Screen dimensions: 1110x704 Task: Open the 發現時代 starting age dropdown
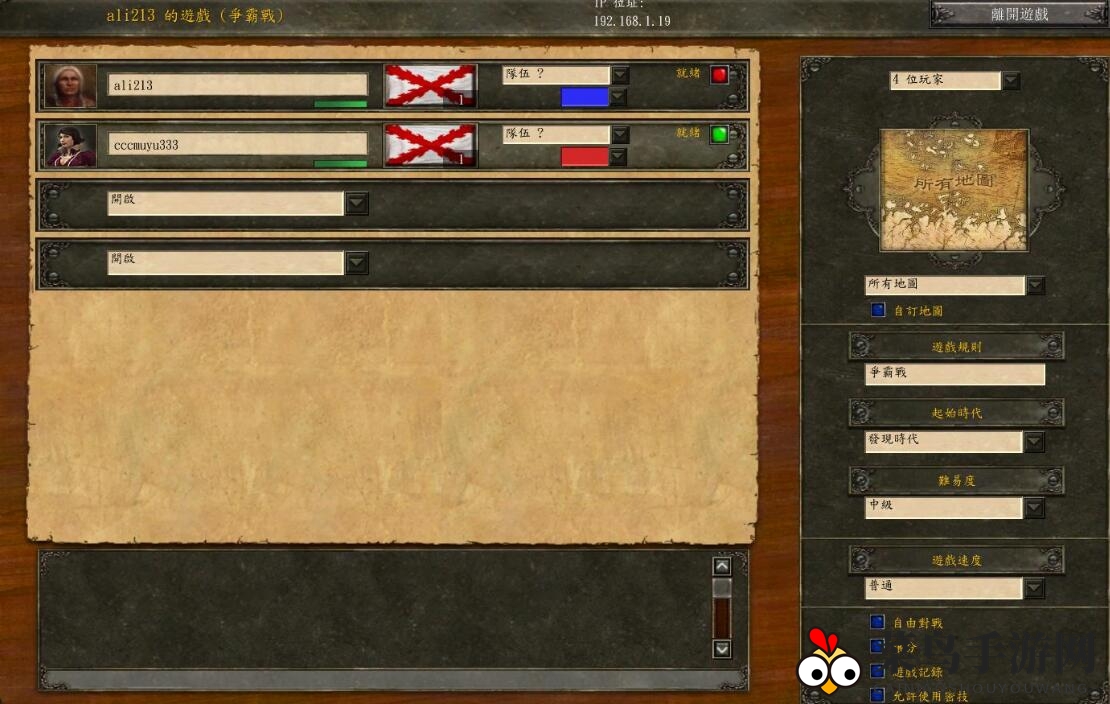[1034, 441]
